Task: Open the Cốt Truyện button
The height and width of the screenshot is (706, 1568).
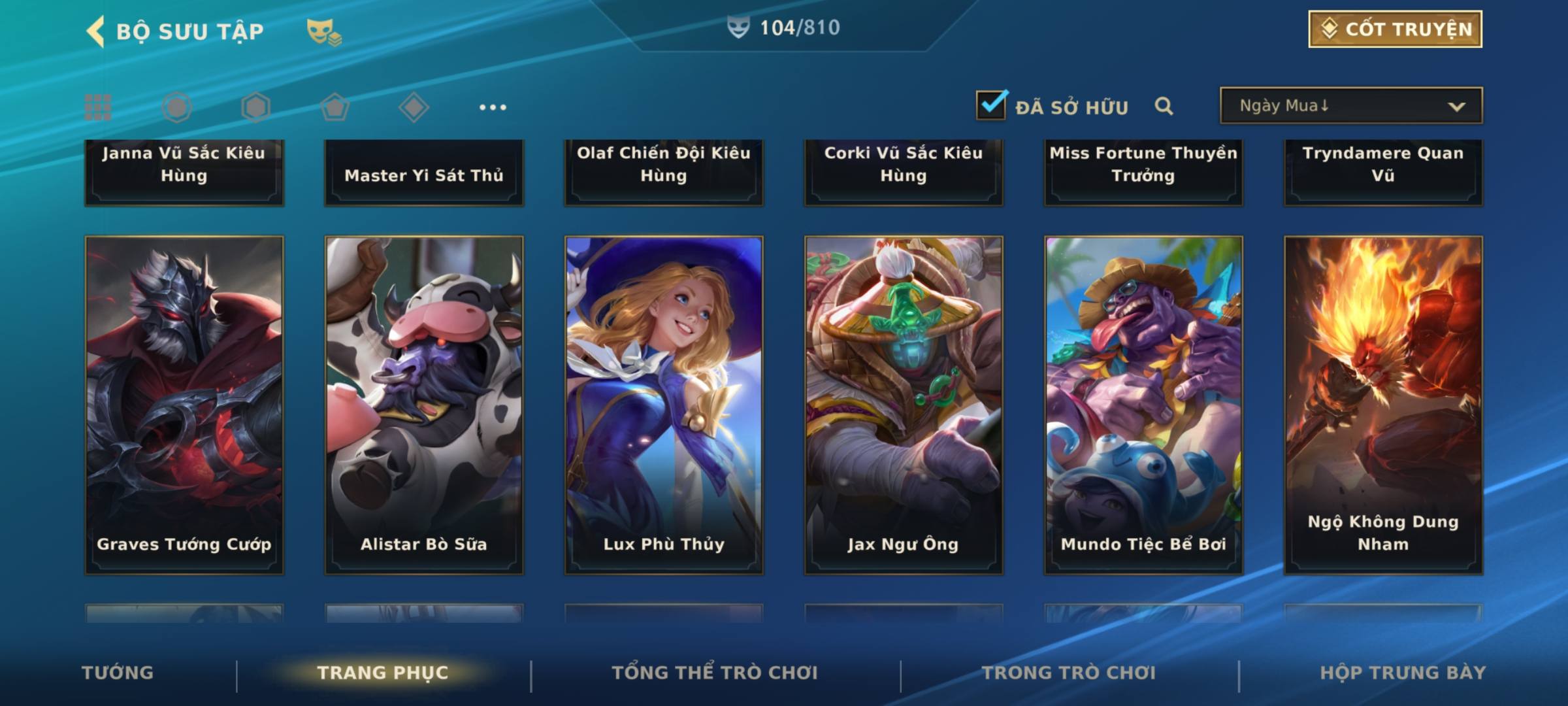Action: [1395, 29]
